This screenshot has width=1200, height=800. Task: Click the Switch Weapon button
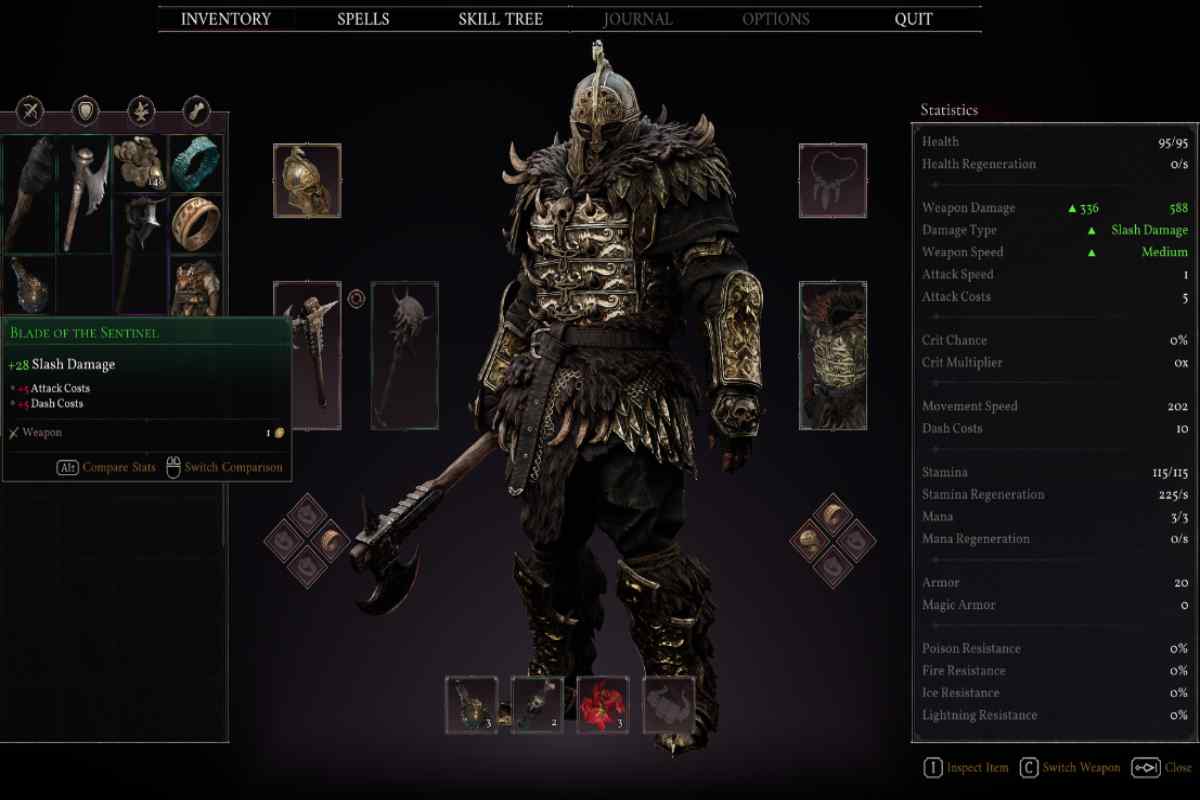[1069, 768]
